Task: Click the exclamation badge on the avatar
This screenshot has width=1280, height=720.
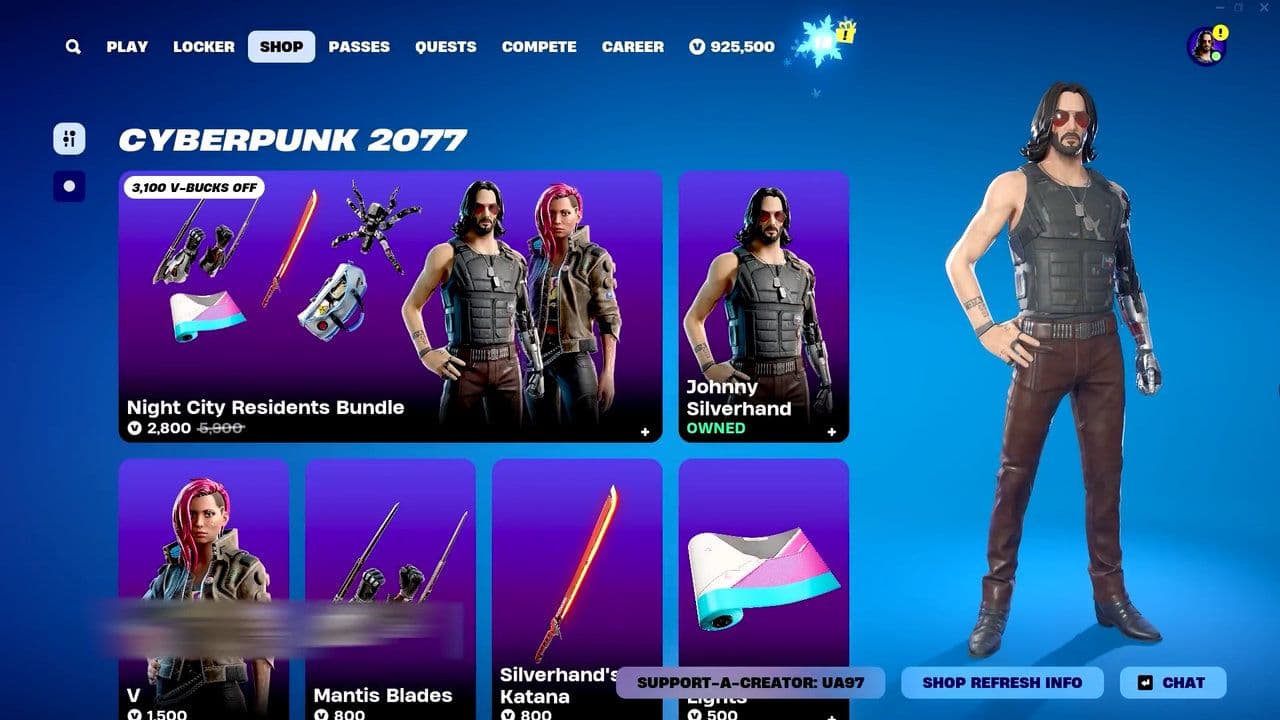Action: pos(1219,31)
